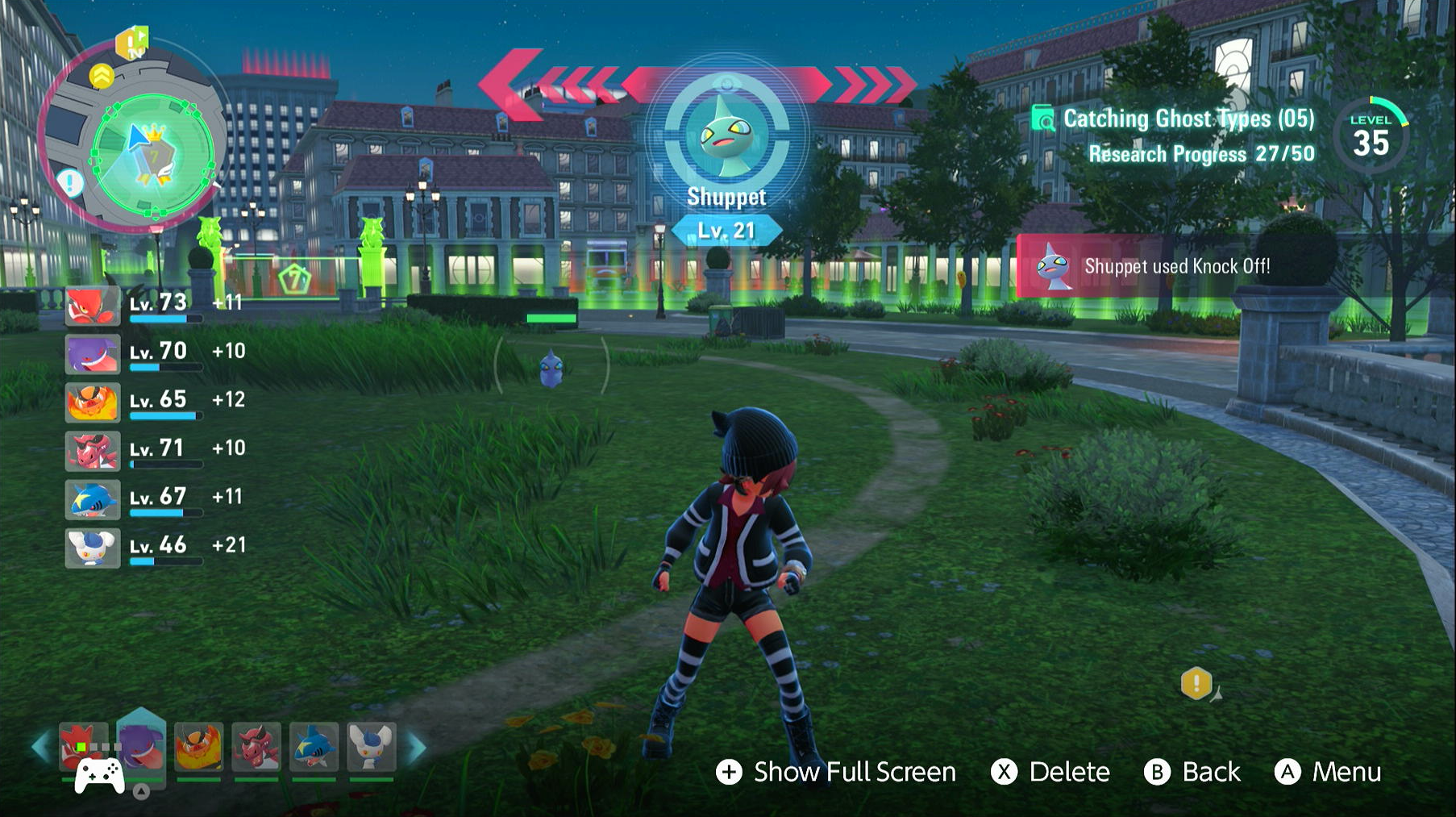Delete this screenshot from the album
This screenshot has height=817, width=1456.
(x=1050, y=772)
